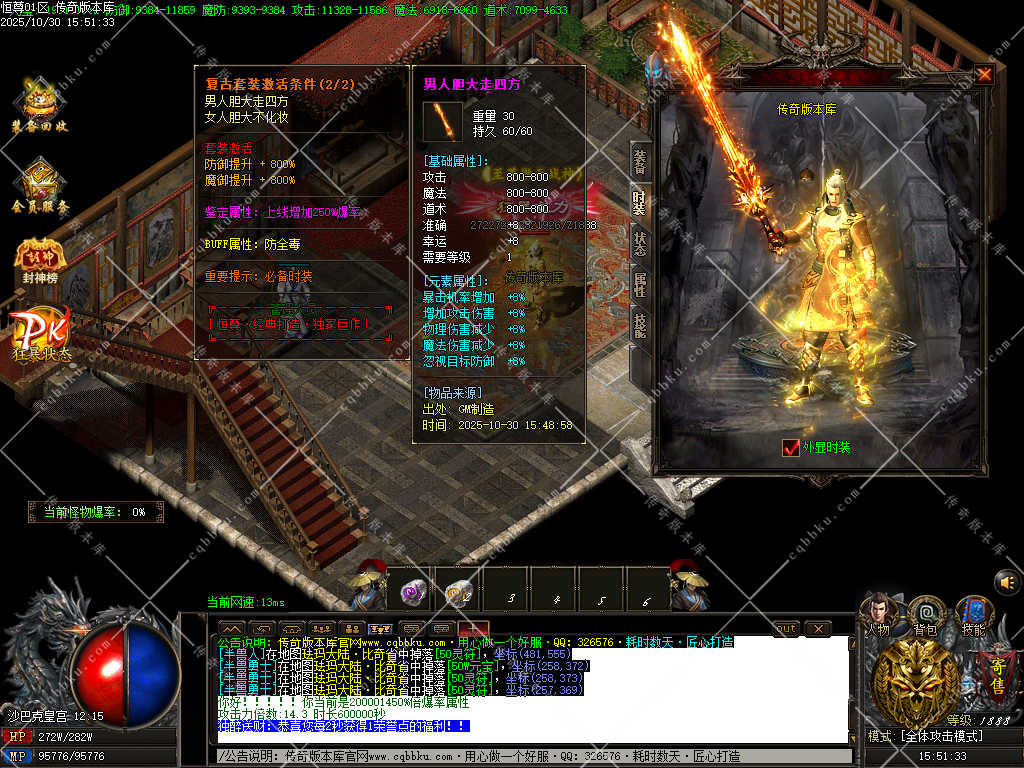Open the 寄售 consignment shop
1024x768 pixels.
[x=996, y=670]
